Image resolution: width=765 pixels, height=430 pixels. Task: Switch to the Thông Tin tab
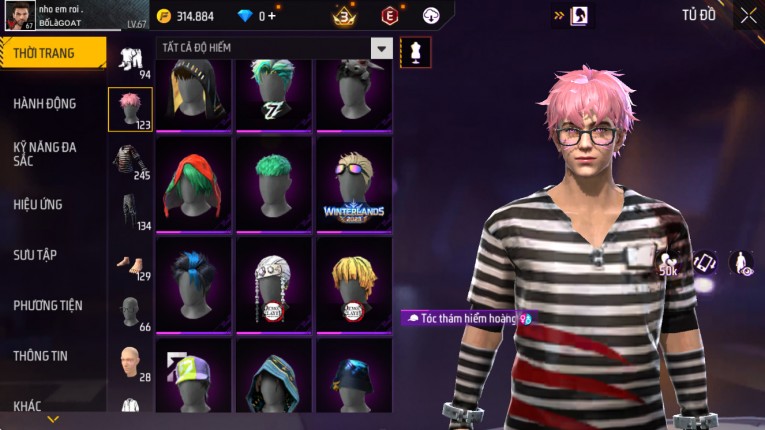point(41,356)
